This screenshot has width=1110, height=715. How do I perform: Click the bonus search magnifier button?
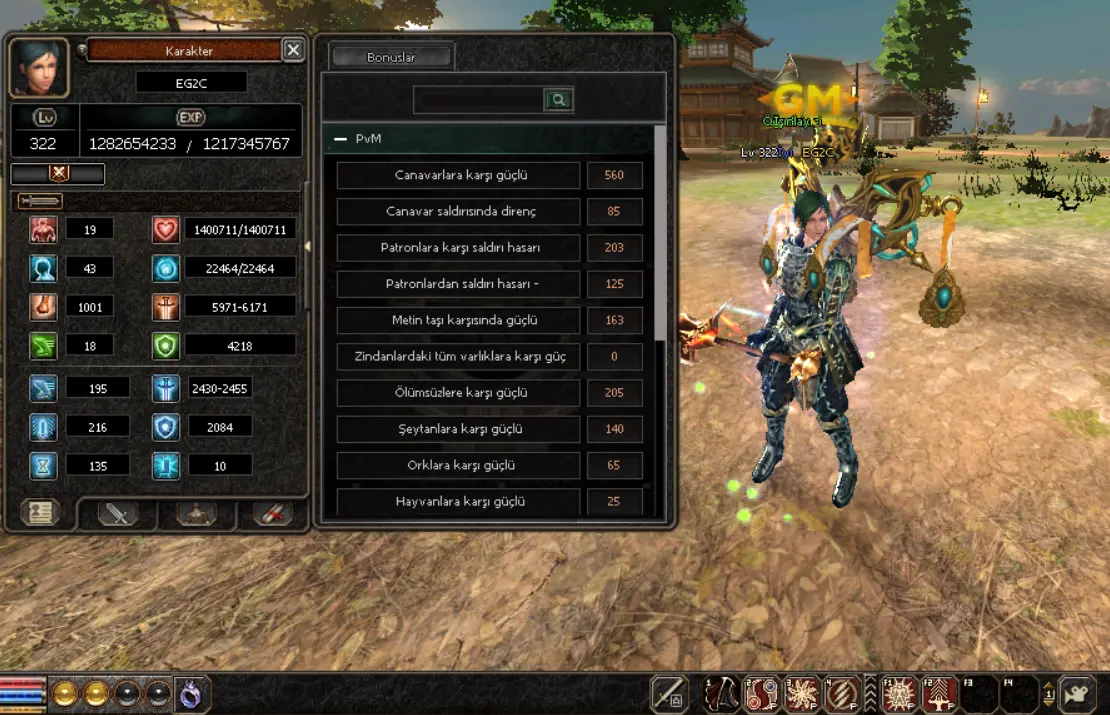[x=558, y=99]
